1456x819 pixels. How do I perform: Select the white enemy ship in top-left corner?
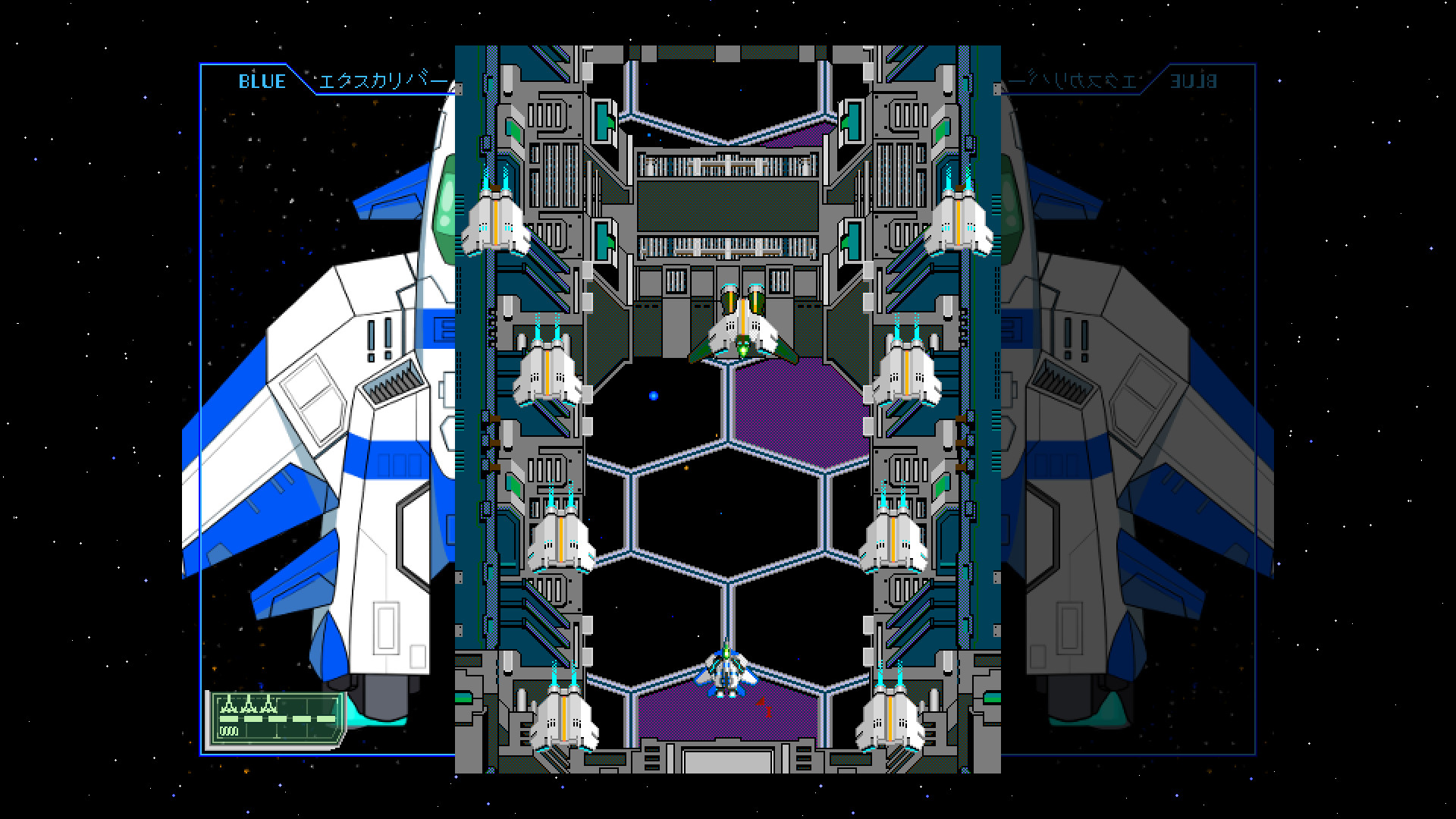click(x=497, y=220)
